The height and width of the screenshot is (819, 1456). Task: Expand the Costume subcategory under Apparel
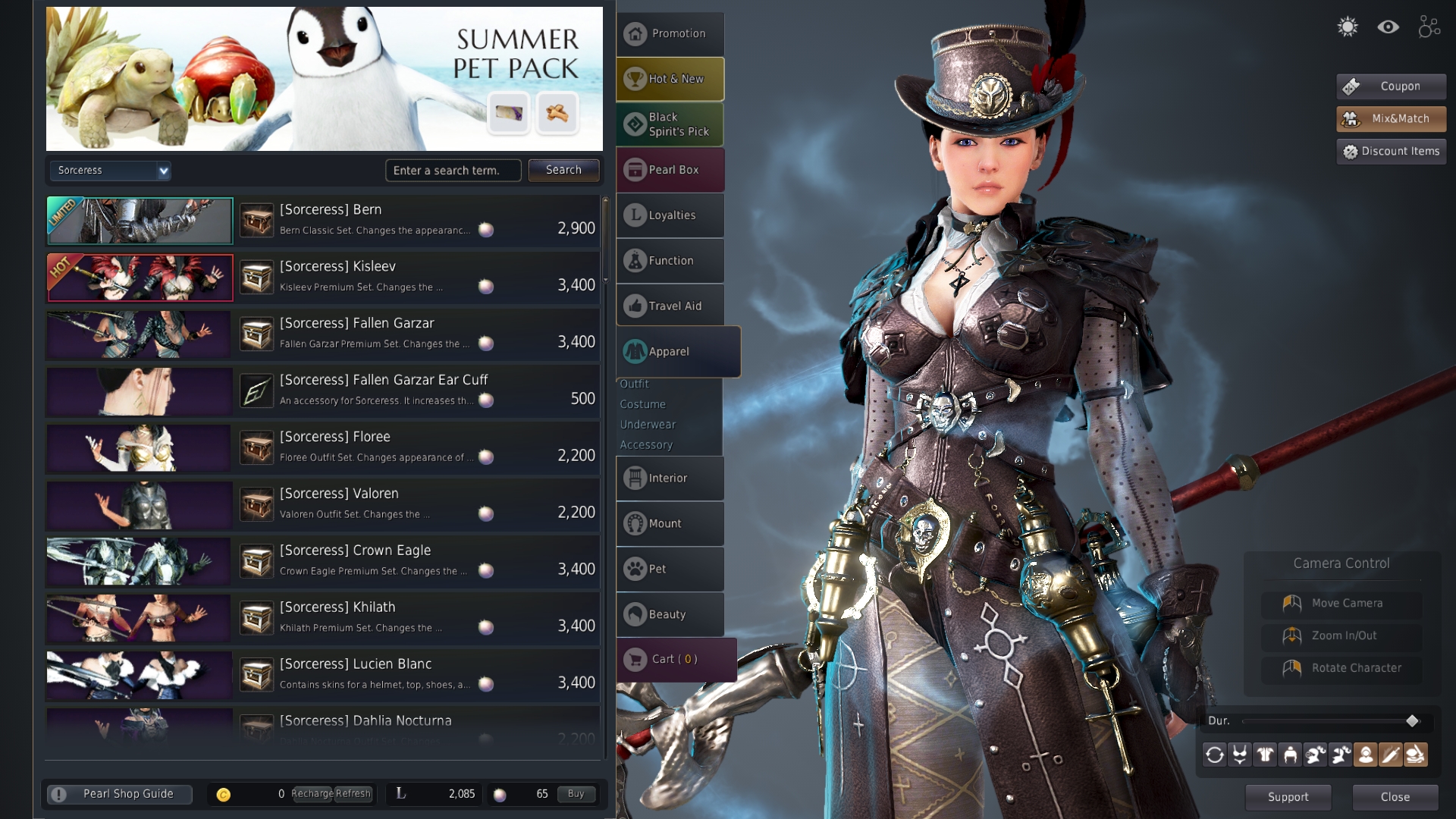click(x=642, y=404)
